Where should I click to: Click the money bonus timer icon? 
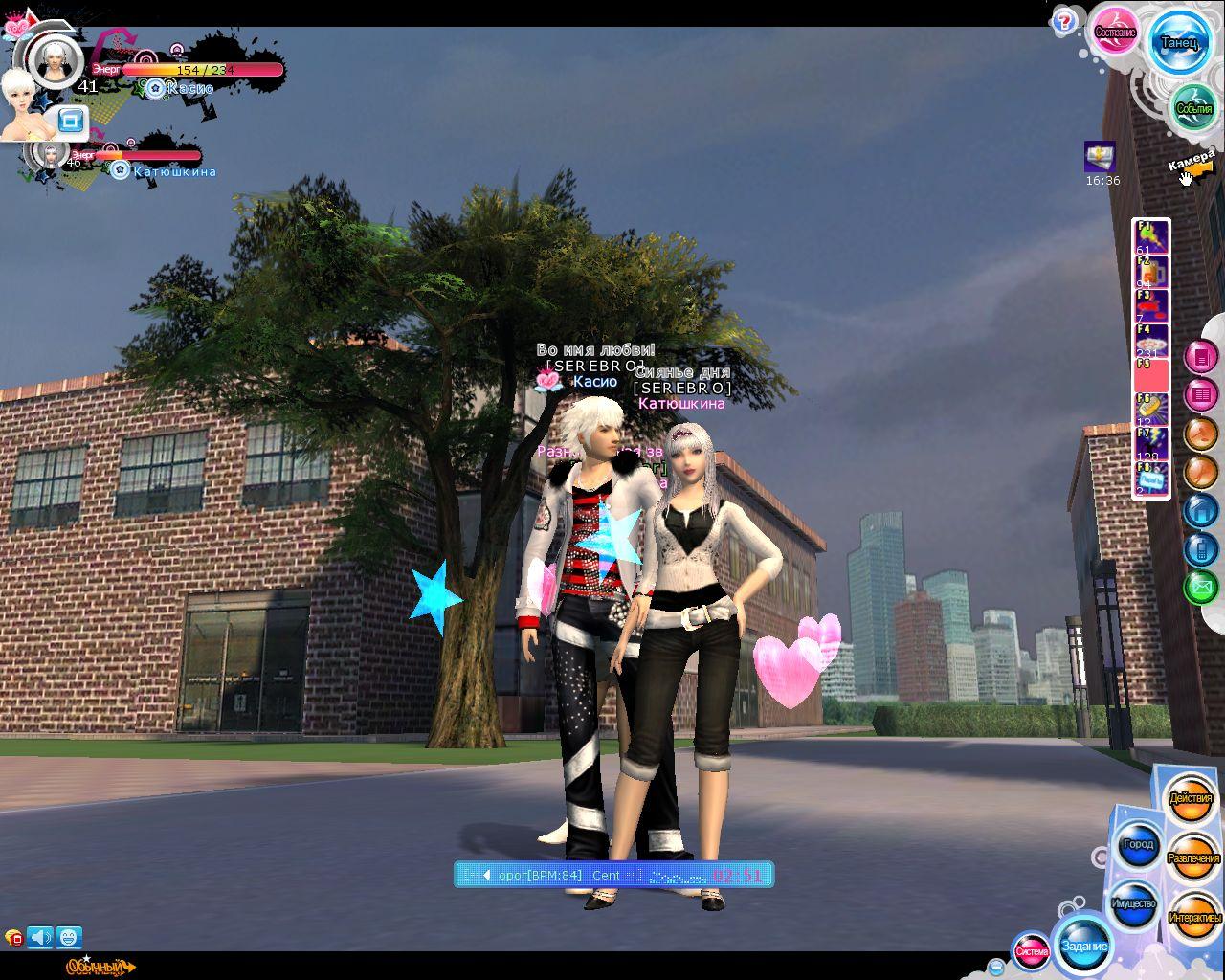[x=1100, y=157]
